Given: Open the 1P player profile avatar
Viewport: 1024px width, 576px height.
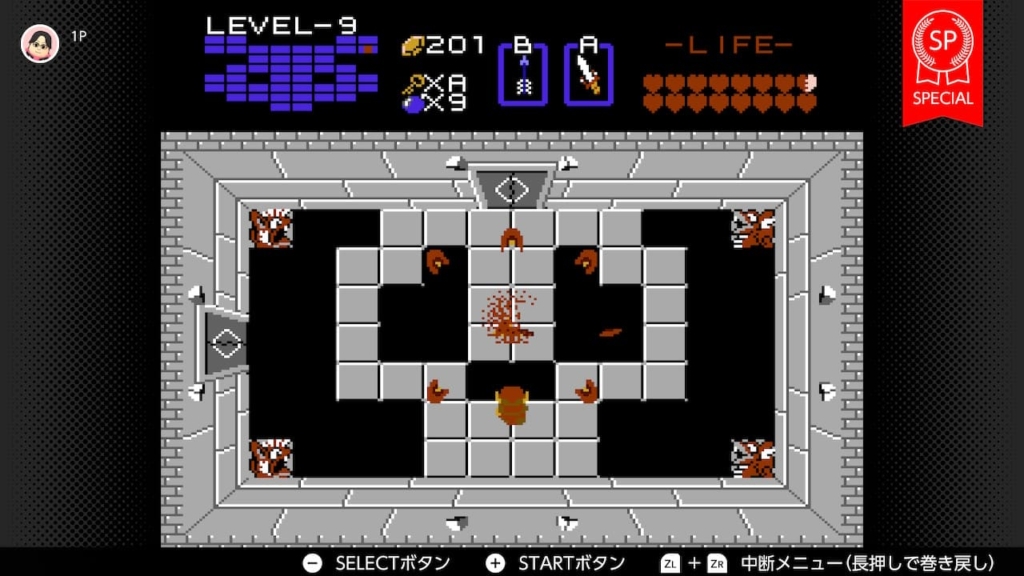Looking at the screenshot, I should 40,43.
